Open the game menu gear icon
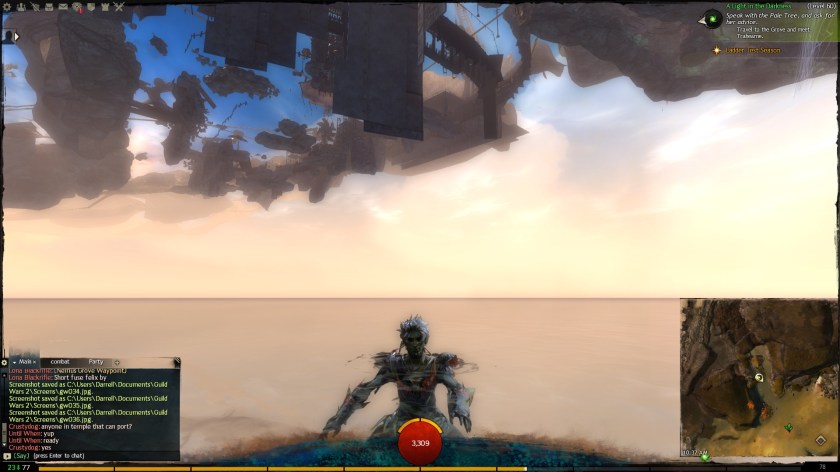This screenshot has height=472, width=840. pos(7,6)
